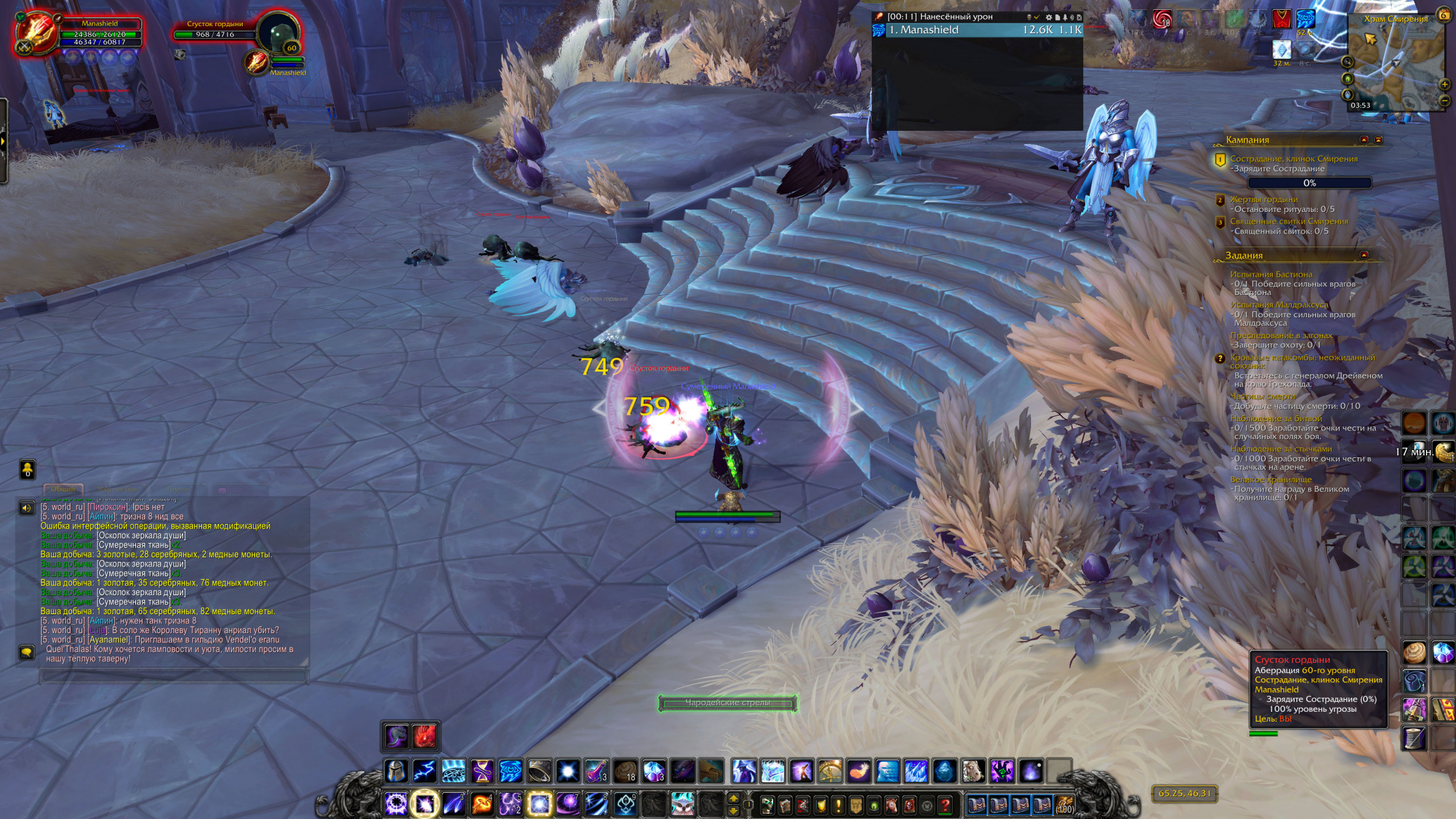Image resolution: width=1456 pixels, height=819 pixels.
Task: Activate the hourglass ability on the action bar
Action: point(482,771)
